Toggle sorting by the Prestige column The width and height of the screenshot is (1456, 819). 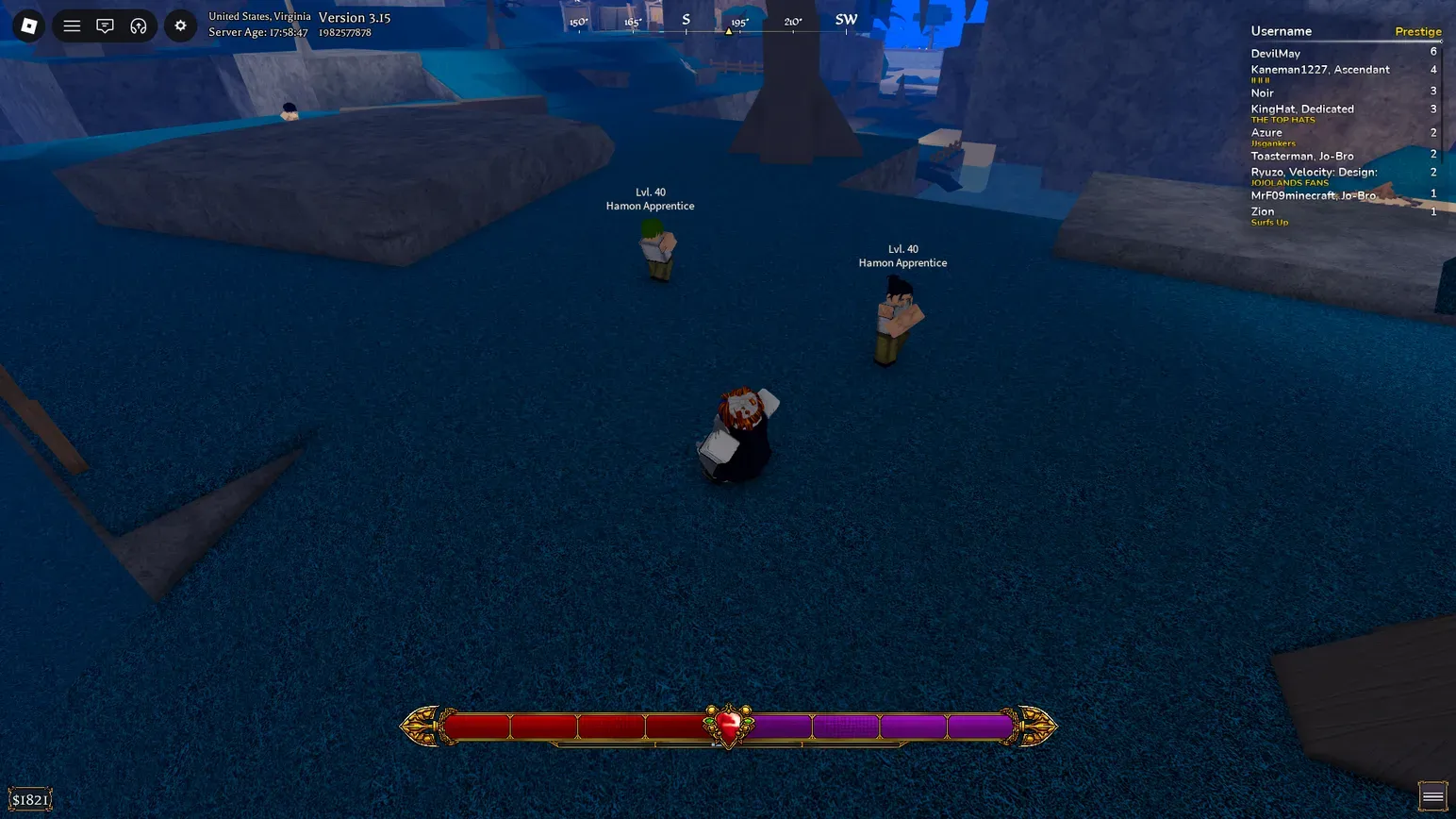1418,31
